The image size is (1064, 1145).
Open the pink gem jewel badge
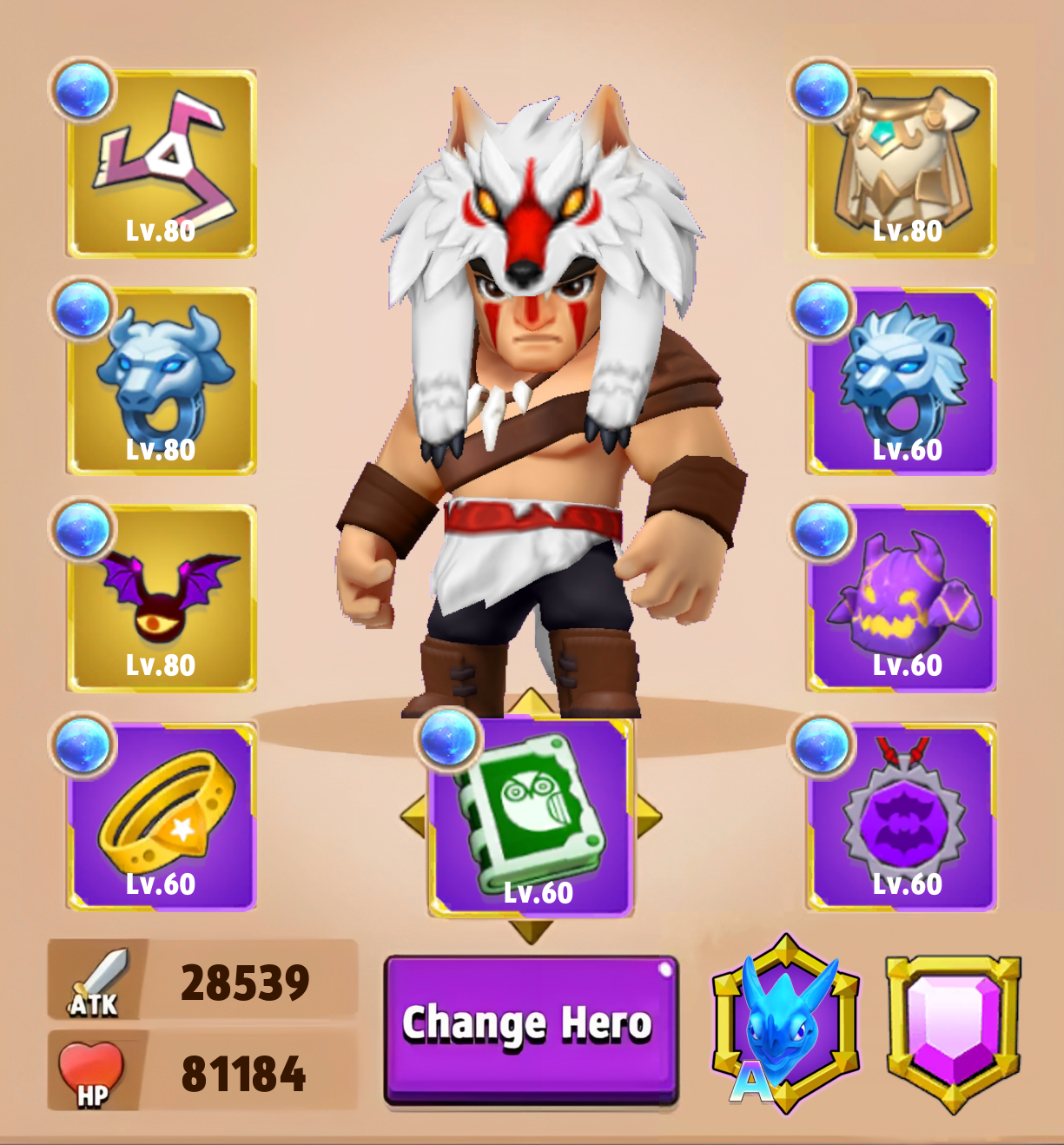[953, 1030]
